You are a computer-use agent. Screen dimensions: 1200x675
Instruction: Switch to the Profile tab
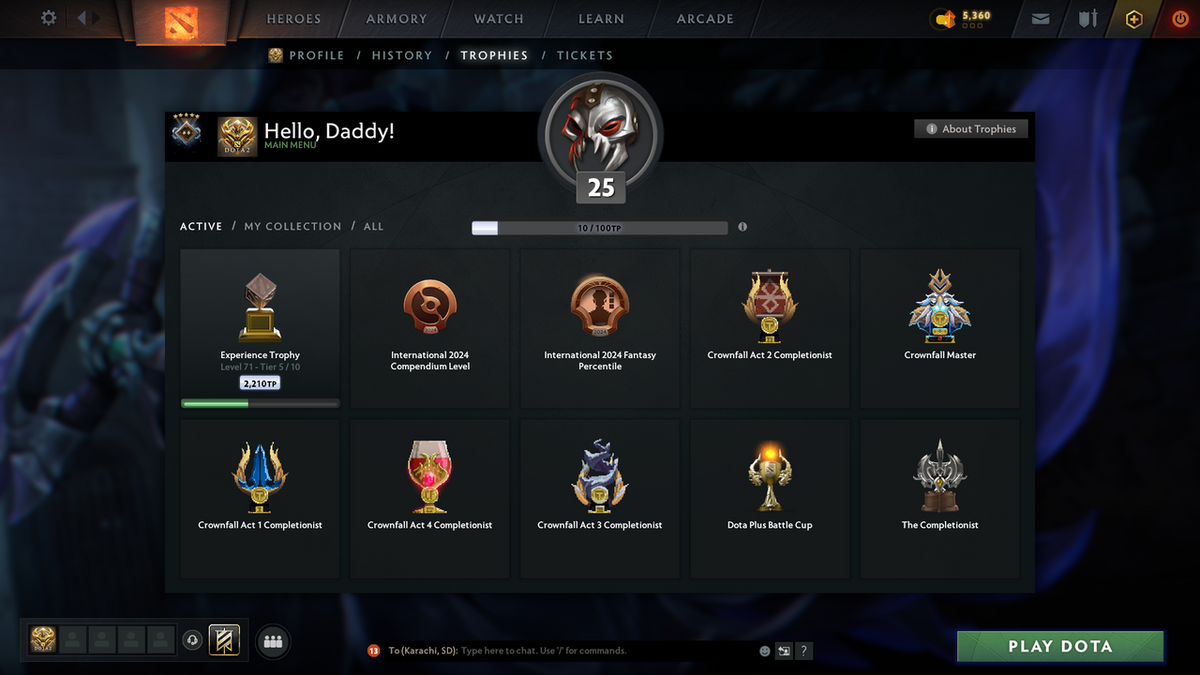pyautogui.click(x=316, y=56)
